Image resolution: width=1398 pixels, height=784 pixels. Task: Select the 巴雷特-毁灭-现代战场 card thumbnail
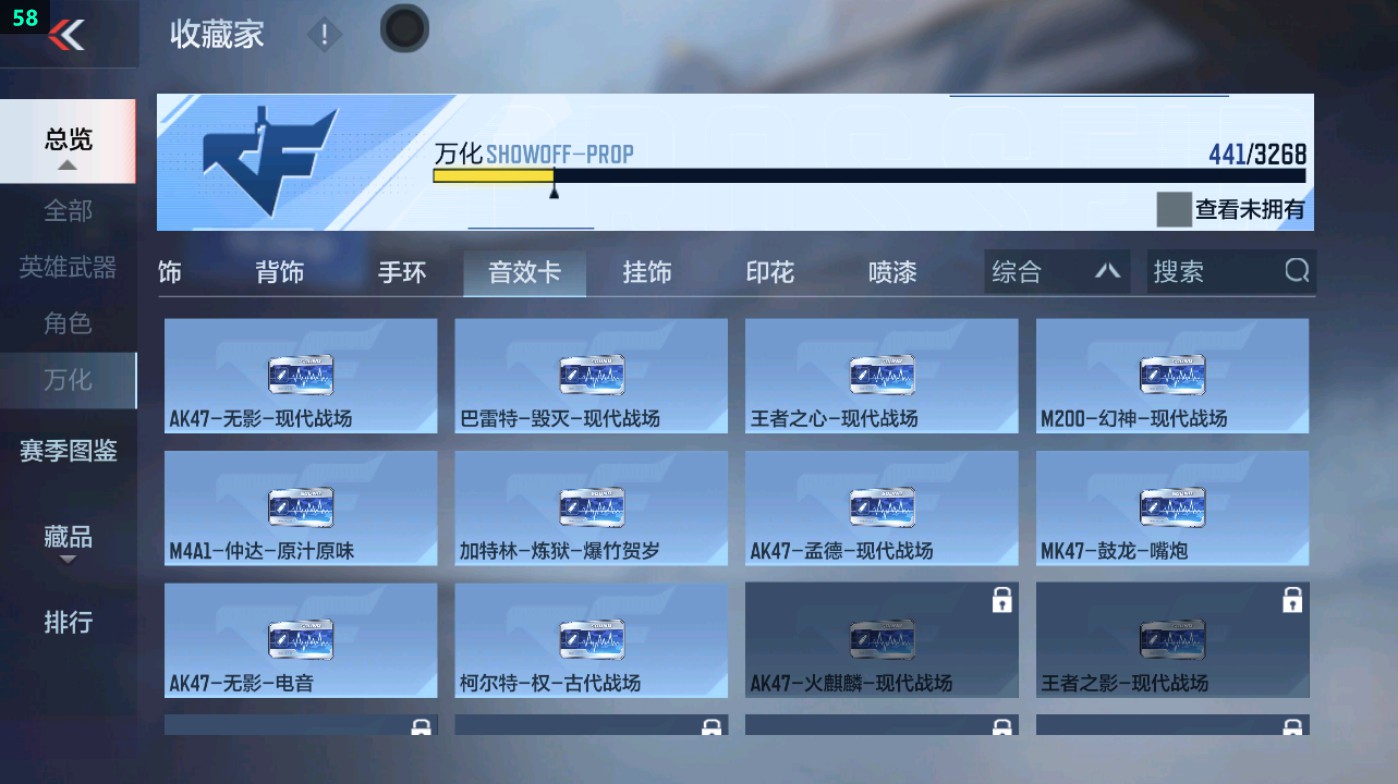pos(590,374)
